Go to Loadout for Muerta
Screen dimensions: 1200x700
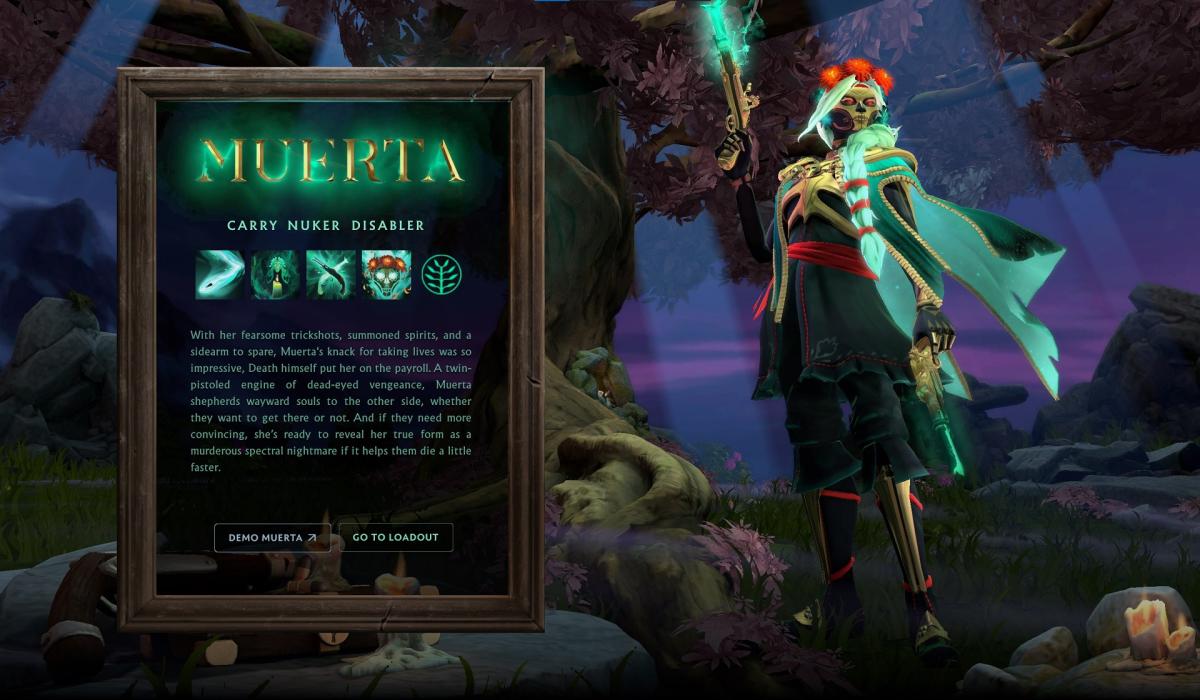click(396, 537)
